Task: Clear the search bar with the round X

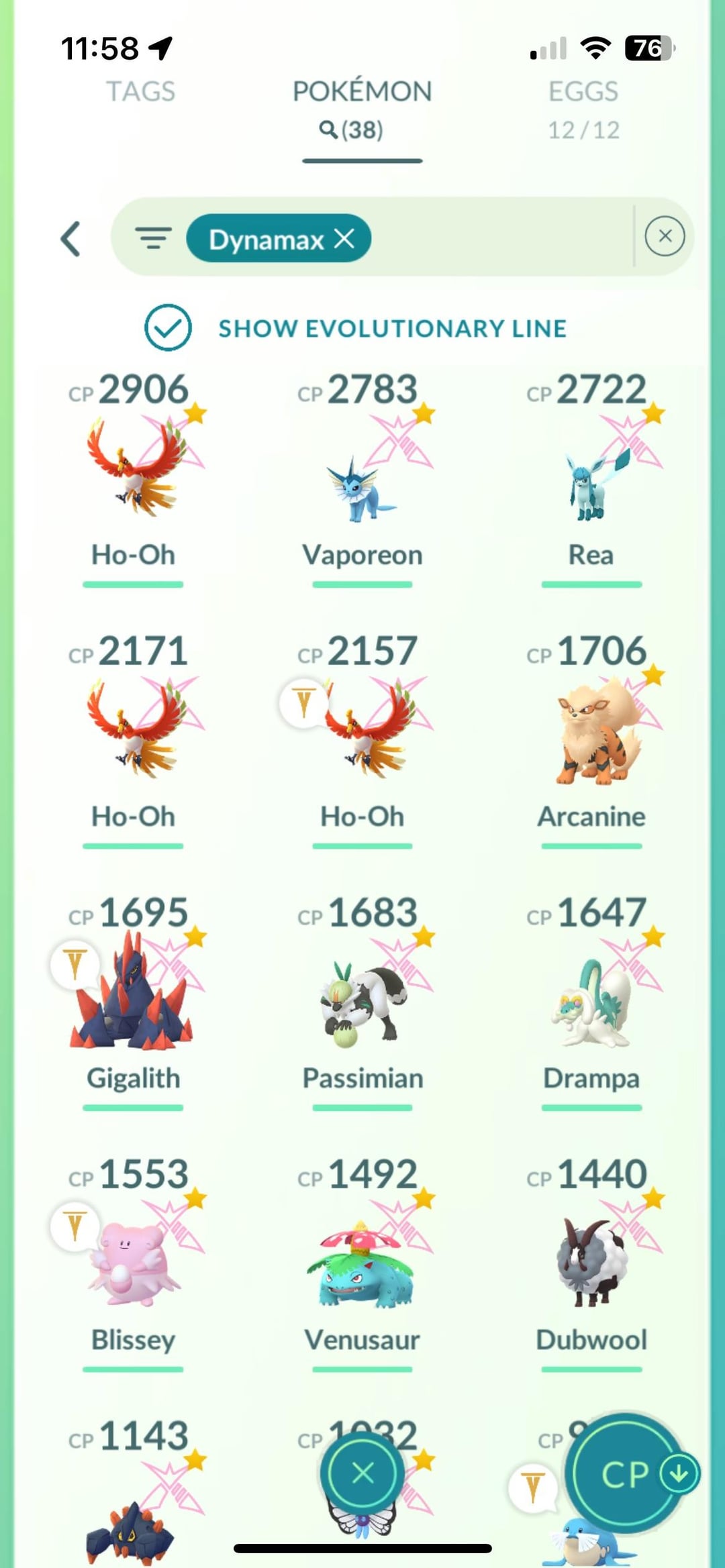Action: click(x=665, y=236)
